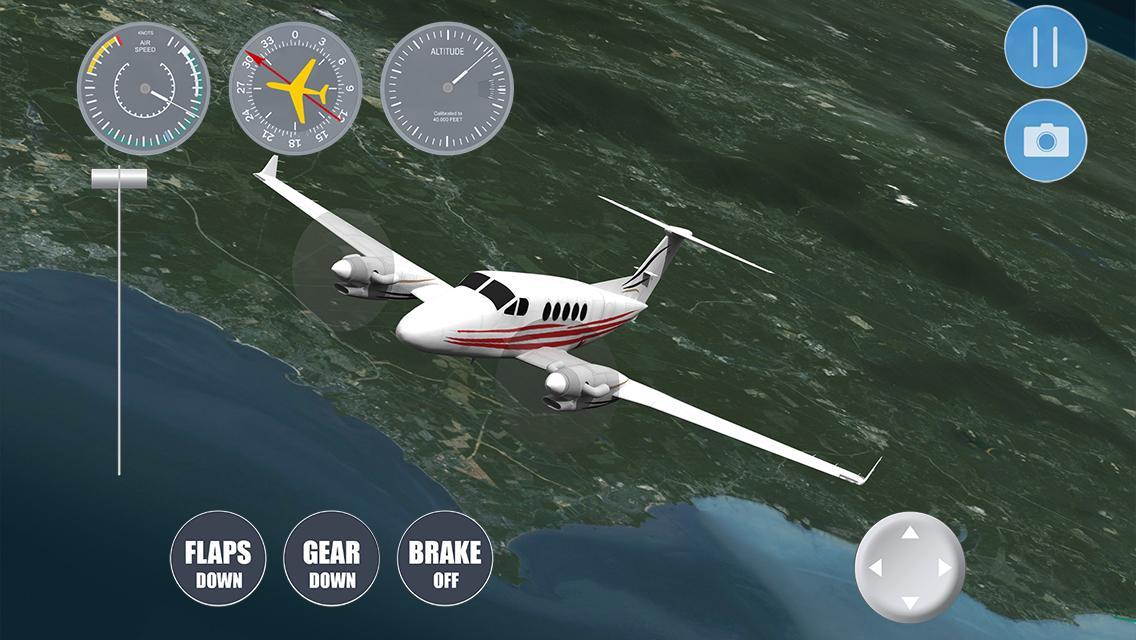1136x640 pixels.
Task: Steer left with the joystick's left arrow
Action: pos(875,568)
